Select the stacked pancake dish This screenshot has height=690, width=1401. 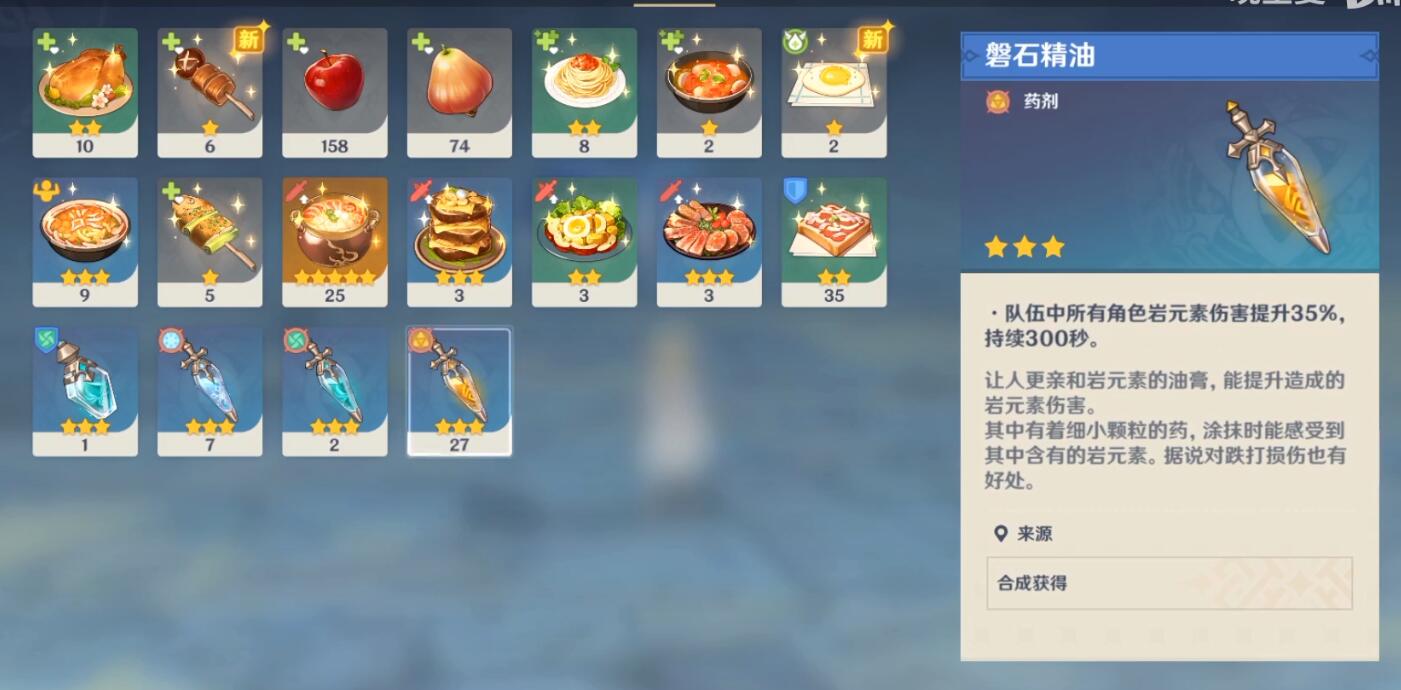(460, 242)
